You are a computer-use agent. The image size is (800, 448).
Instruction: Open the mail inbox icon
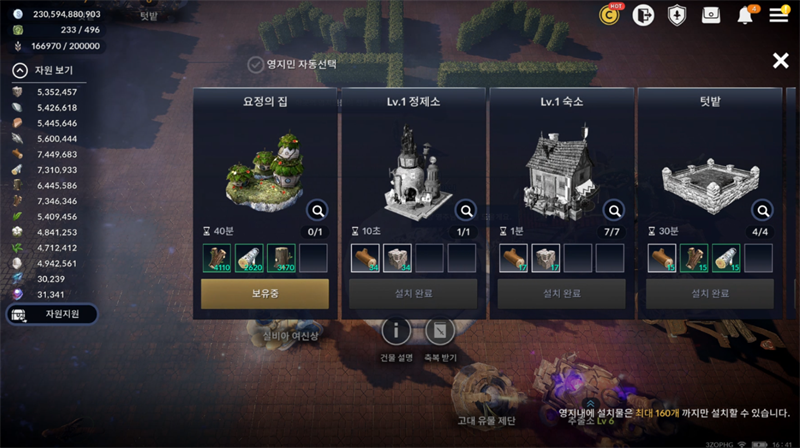pos(711,15)
